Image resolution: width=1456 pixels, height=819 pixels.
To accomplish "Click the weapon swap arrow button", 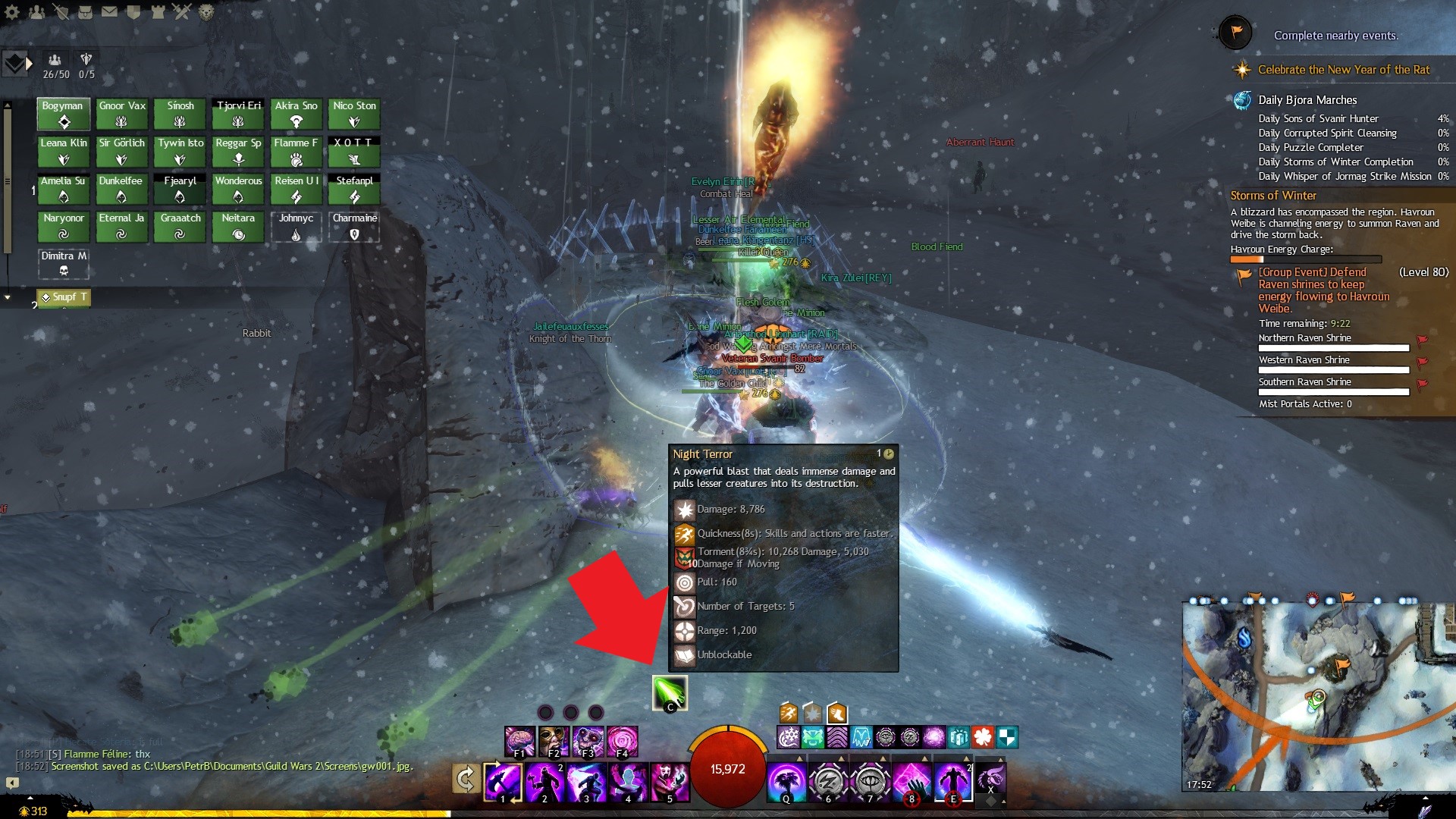I will pyautogui.click(x=465, y=779).
